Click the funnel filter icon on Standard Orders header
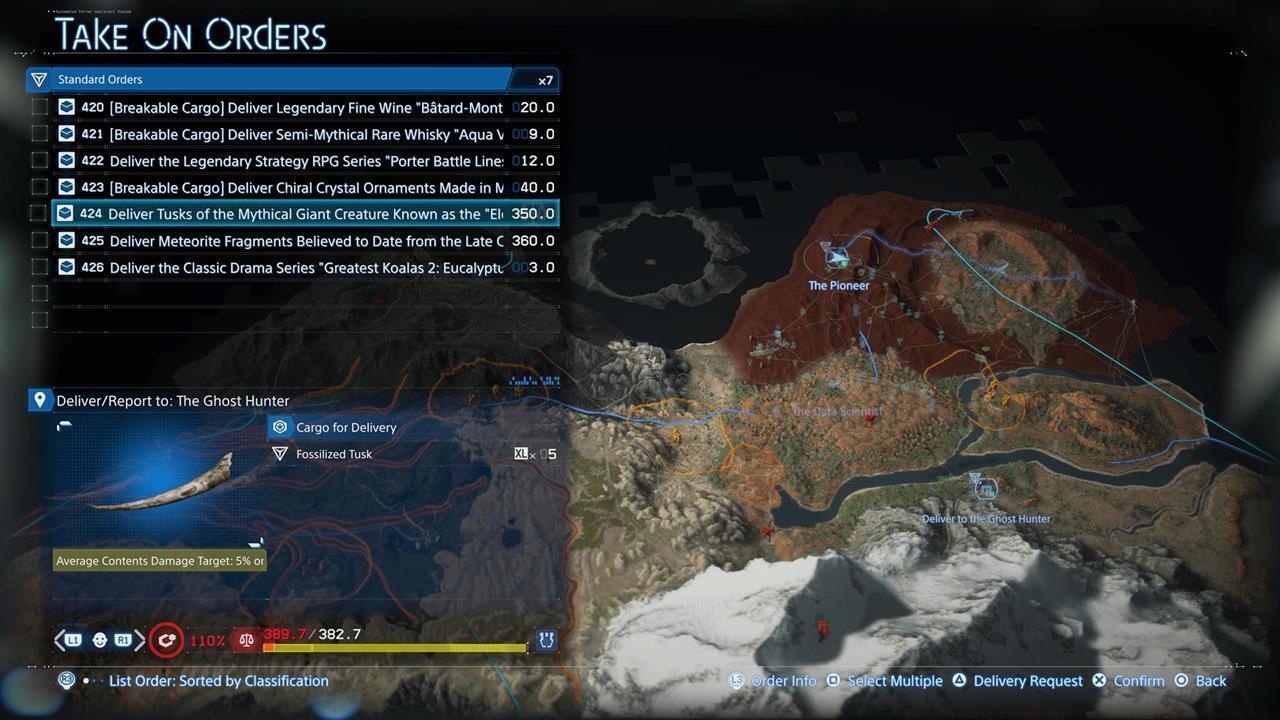Viewport: 1280px width, 720px height. coord(38,79)
